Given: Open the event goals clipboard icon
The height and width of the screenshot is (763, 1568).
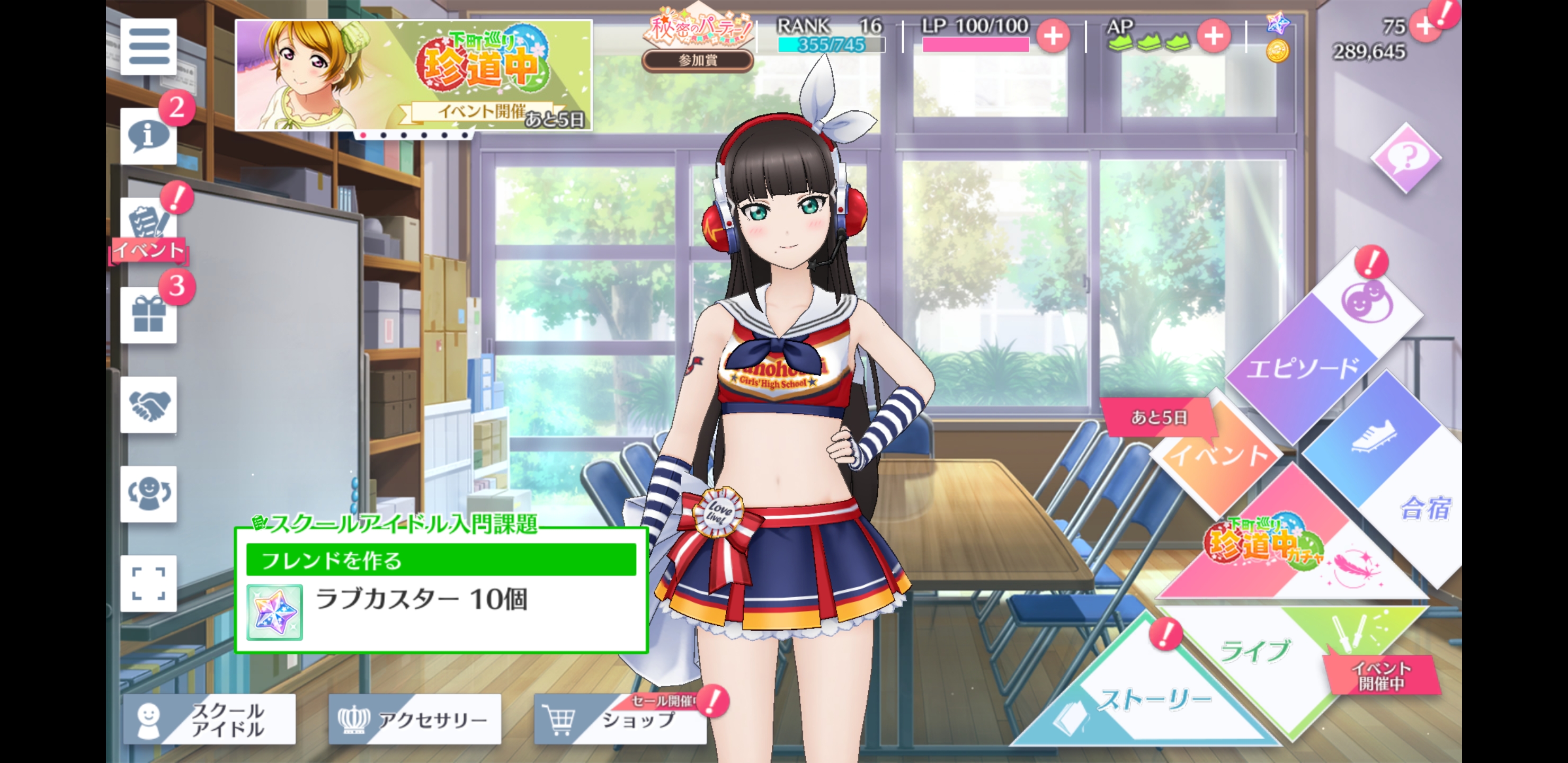Looking at the screenshot, I should (148, 224).
